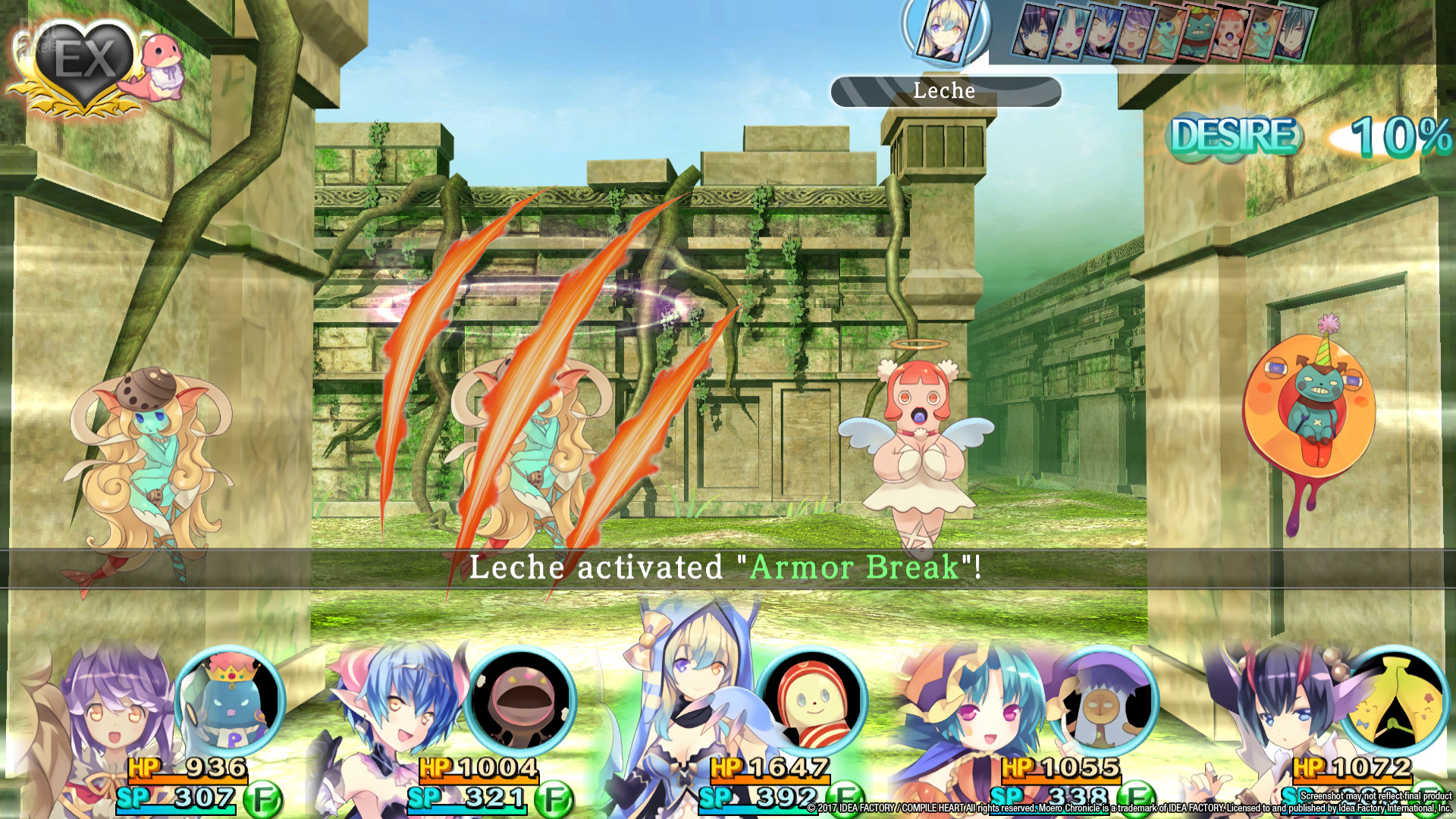This screenshot has width=1456, height=819.
Task: Choose the red-striped yellow-faced pet icon
Action: (811, 701)
